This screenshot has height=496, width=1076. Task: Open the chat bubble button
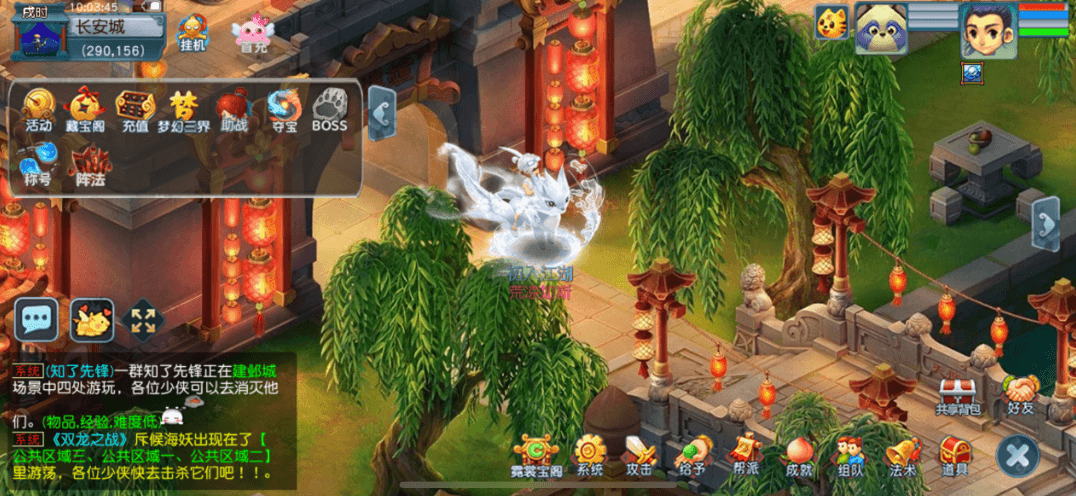(38, 320)
